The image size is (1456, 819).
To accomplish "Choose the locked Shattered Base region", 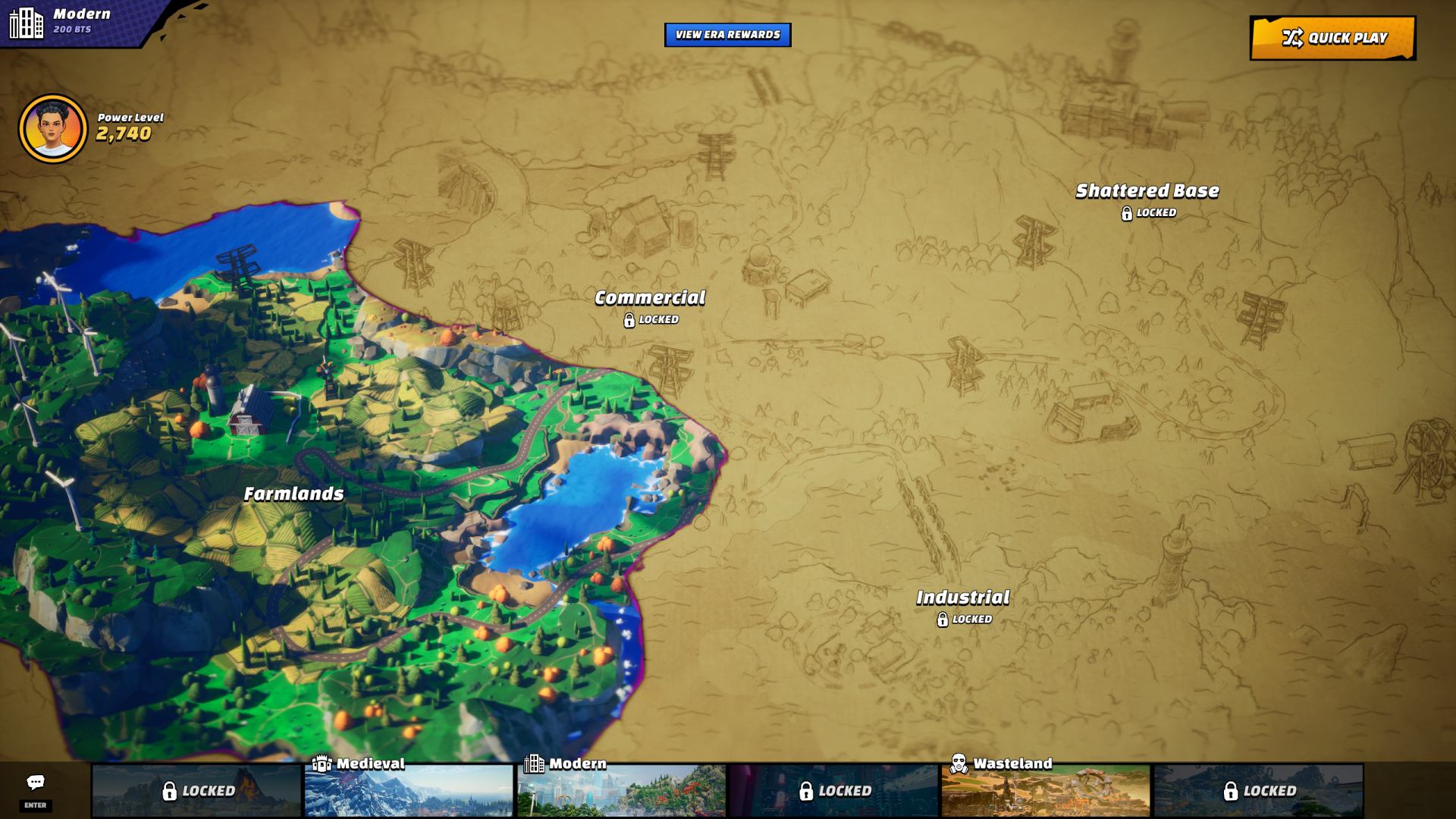I will (x=1147, y=191).
